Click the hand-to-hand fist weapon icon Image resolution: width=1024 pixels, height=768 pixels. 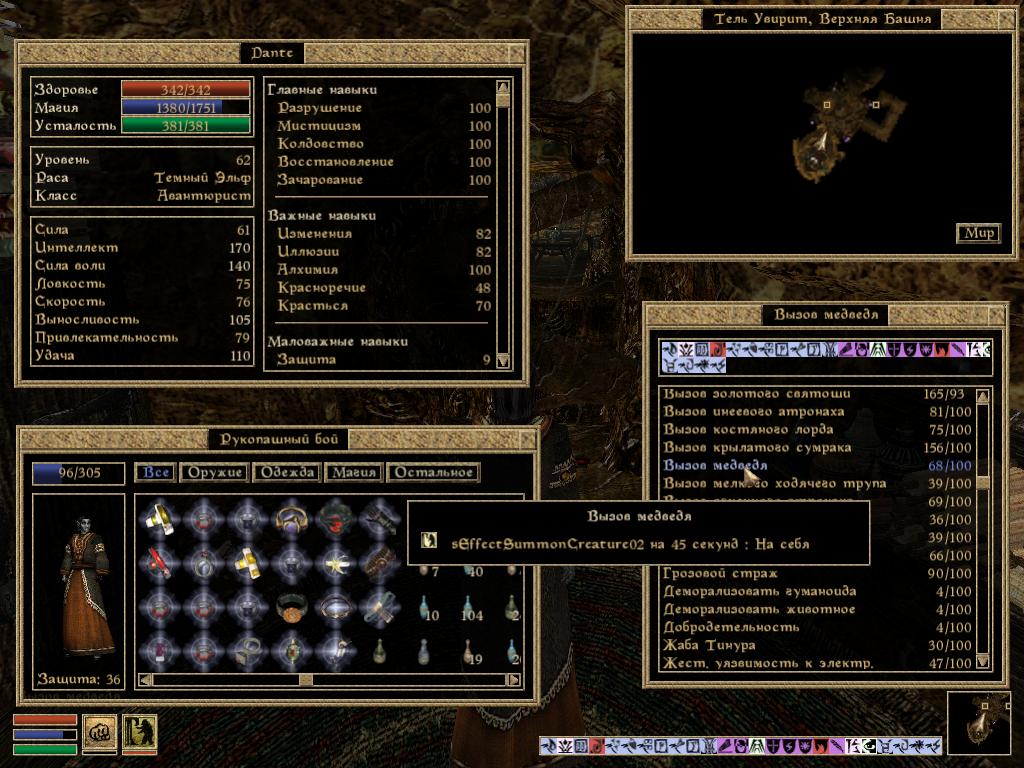point(99,732)
